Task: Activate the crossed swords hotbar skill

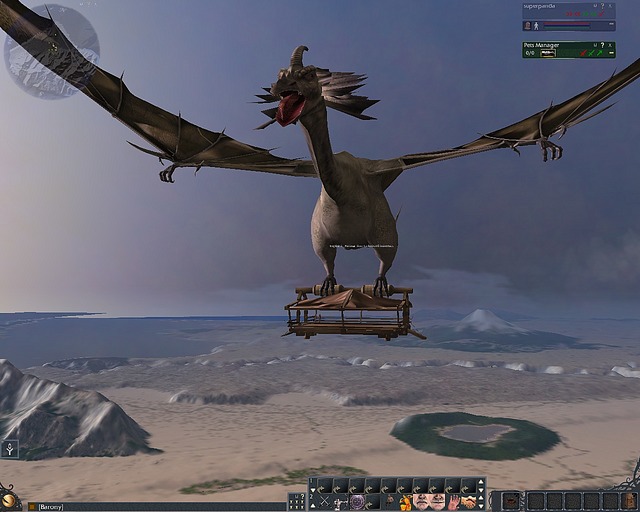Action: pos(323,501)
